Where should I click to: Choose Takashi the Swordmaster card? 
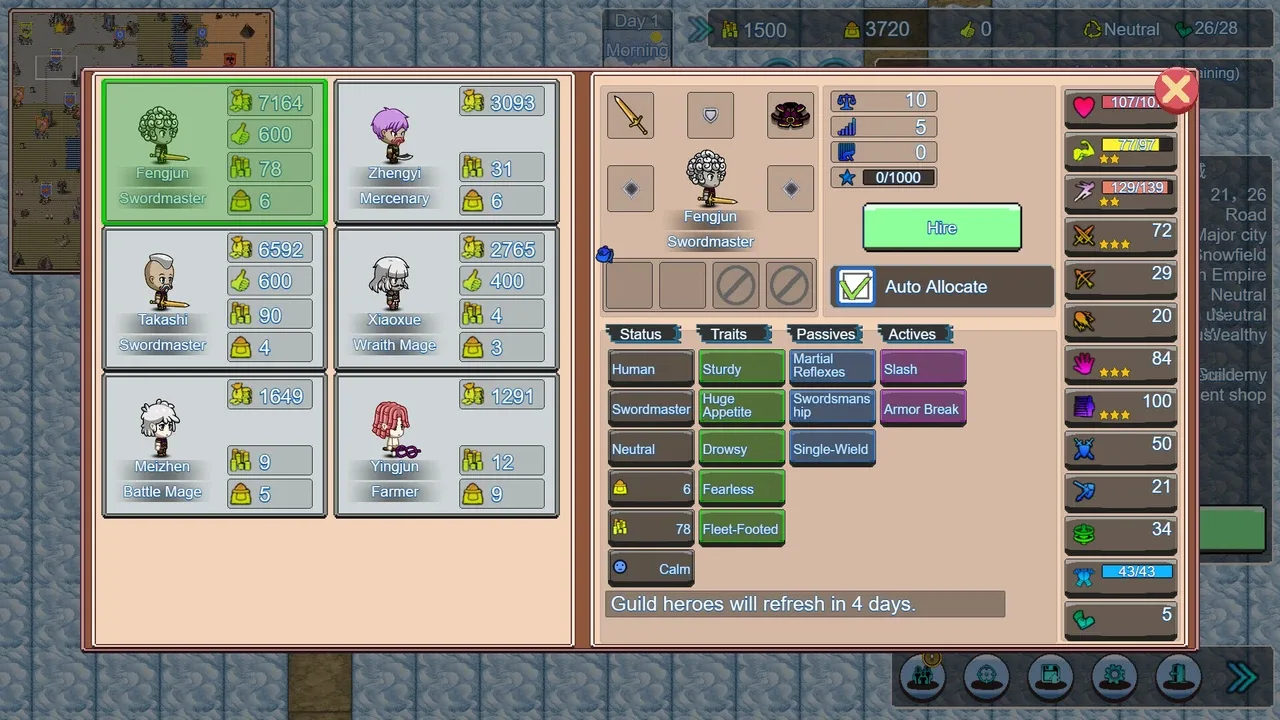[214, 299]
